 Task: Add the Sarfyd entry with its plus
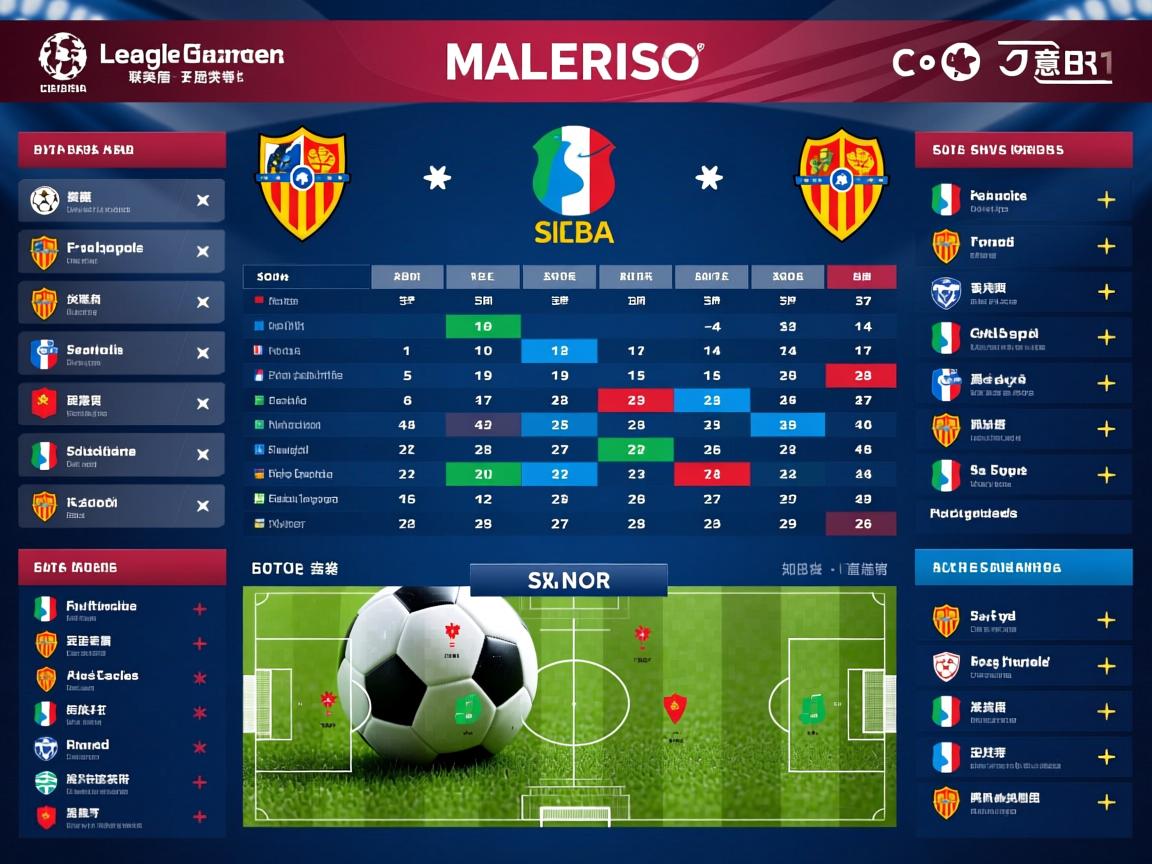[x=1106, y=621]
